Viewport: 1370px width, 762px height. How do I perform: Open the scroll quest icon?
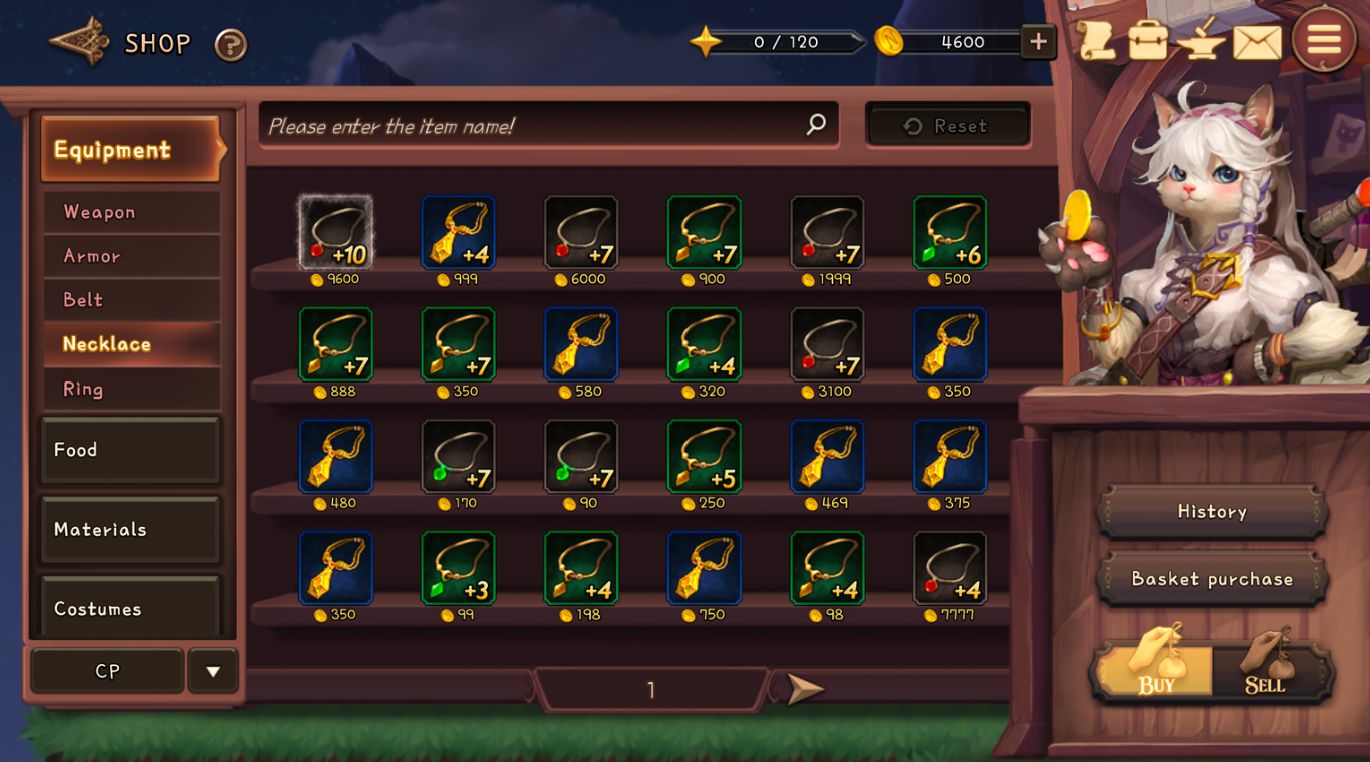pos(1096,42)
